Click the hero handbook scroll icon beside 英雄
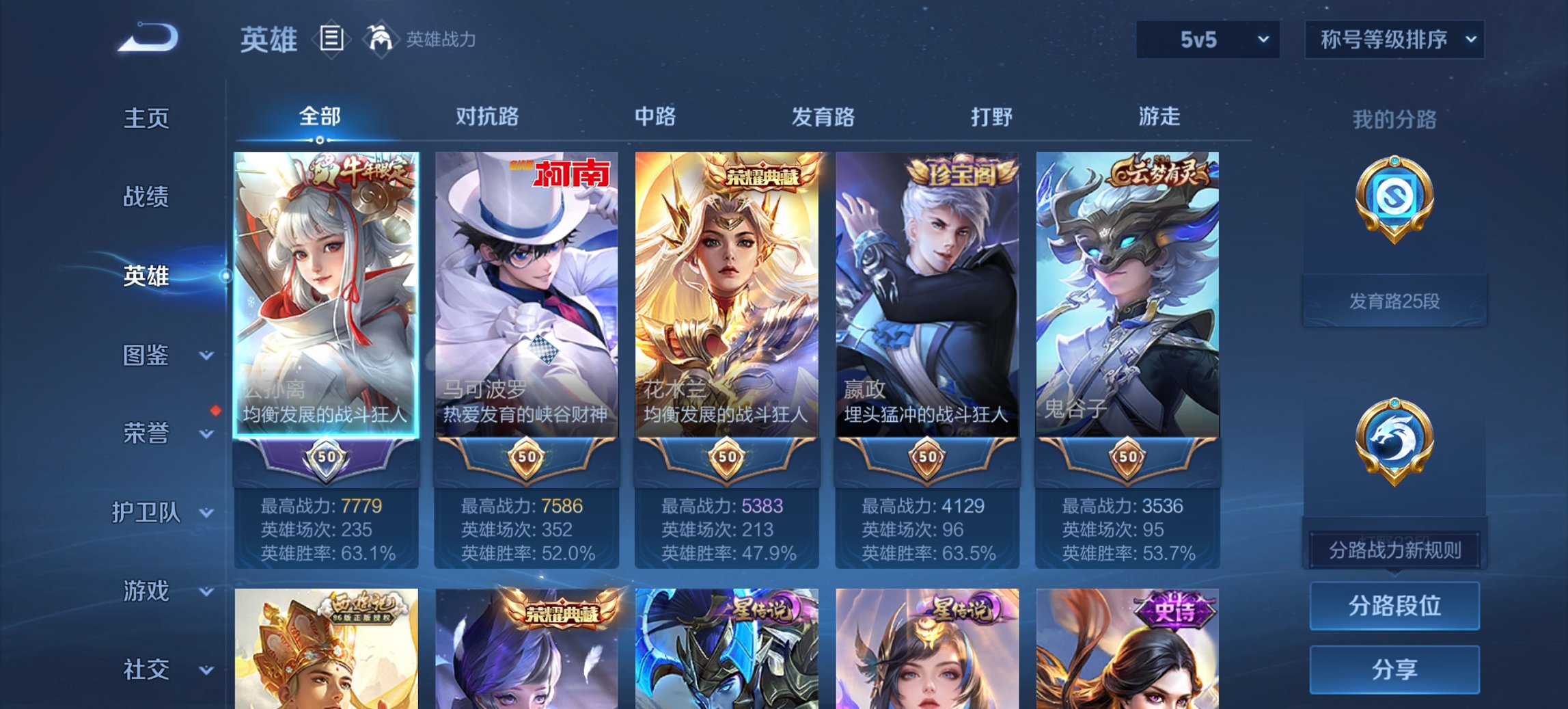 tap(332, 40)
